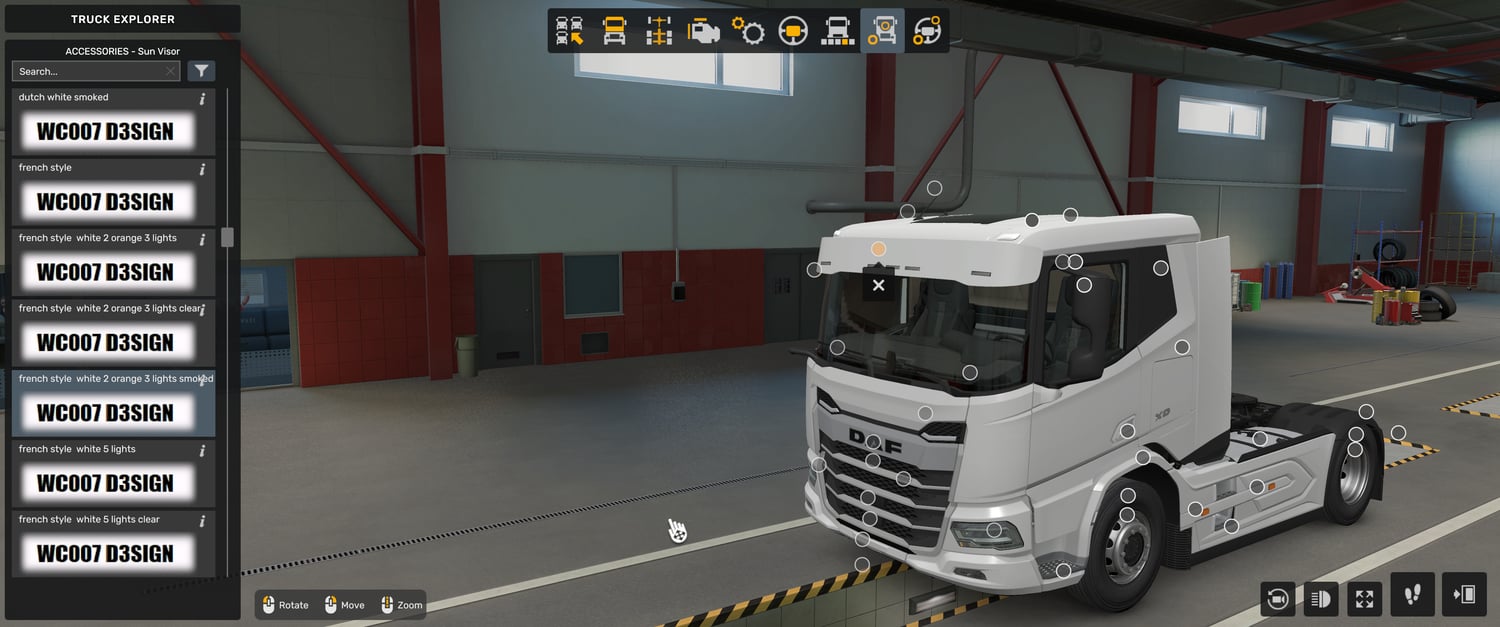Open the truck selection category icon
The image size is (1500, 627).
click(x=570, y=31)
